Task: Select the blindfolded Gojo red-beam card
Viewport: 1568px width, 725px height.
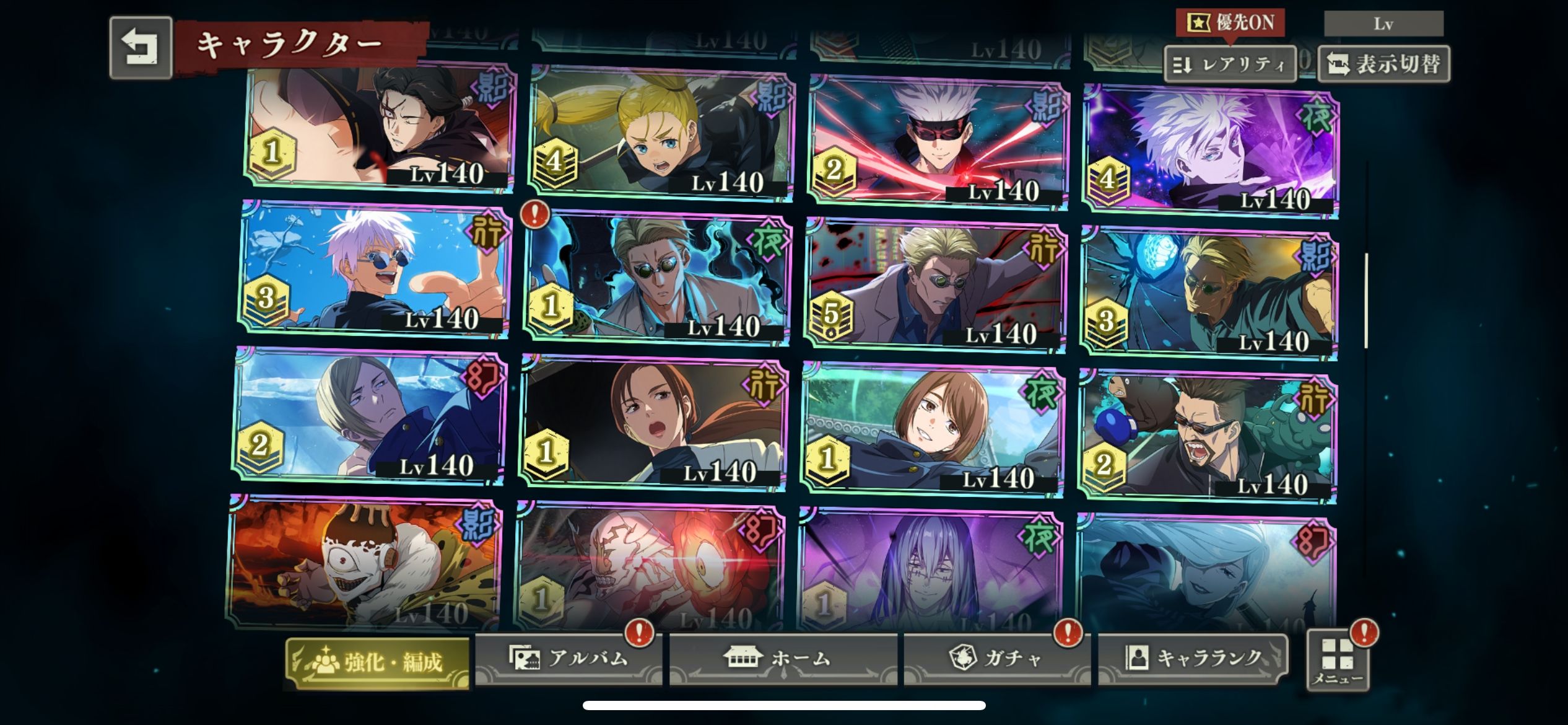Action: point(939,143)
